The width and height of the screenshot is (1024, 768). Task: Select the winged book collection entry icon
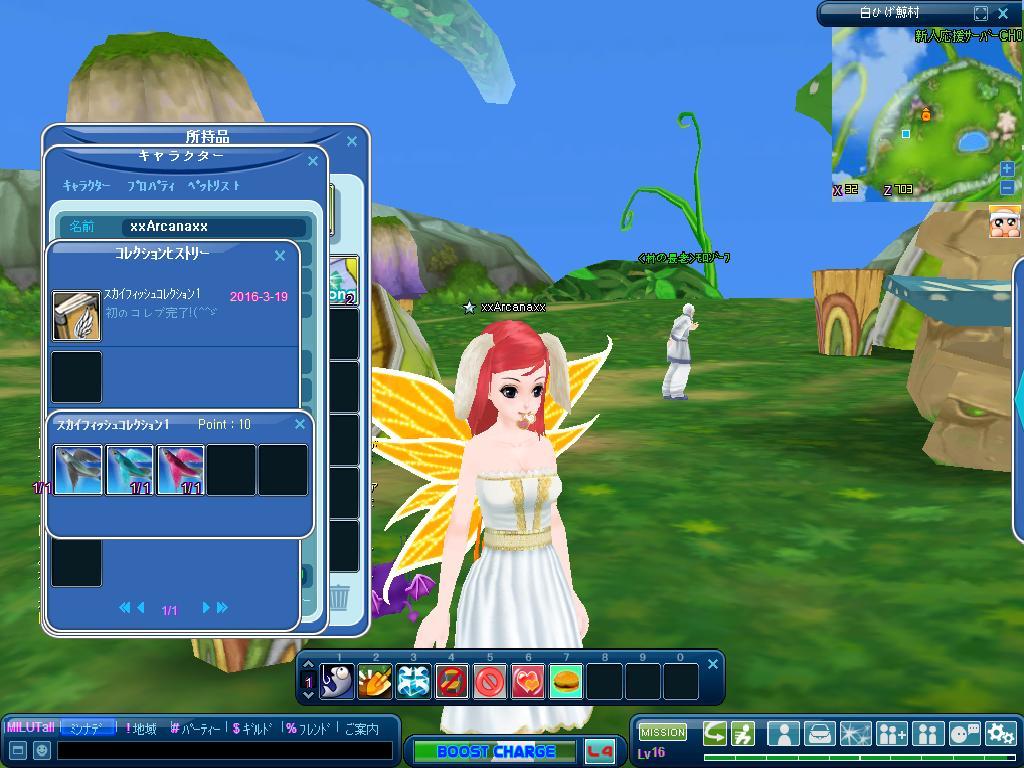77,316
